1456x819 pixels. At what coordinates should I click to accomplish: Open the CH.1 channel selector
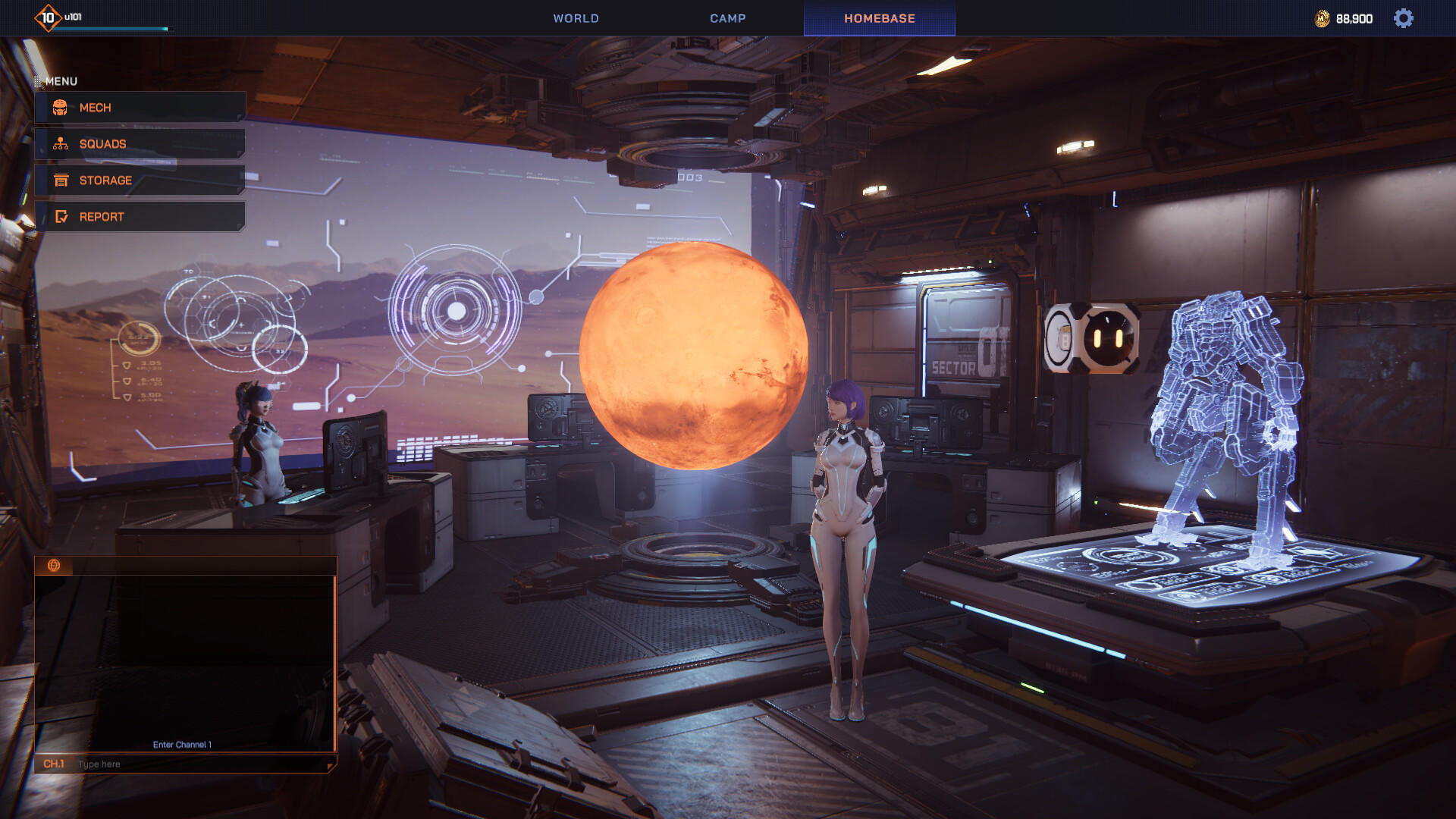pos(54,764)
